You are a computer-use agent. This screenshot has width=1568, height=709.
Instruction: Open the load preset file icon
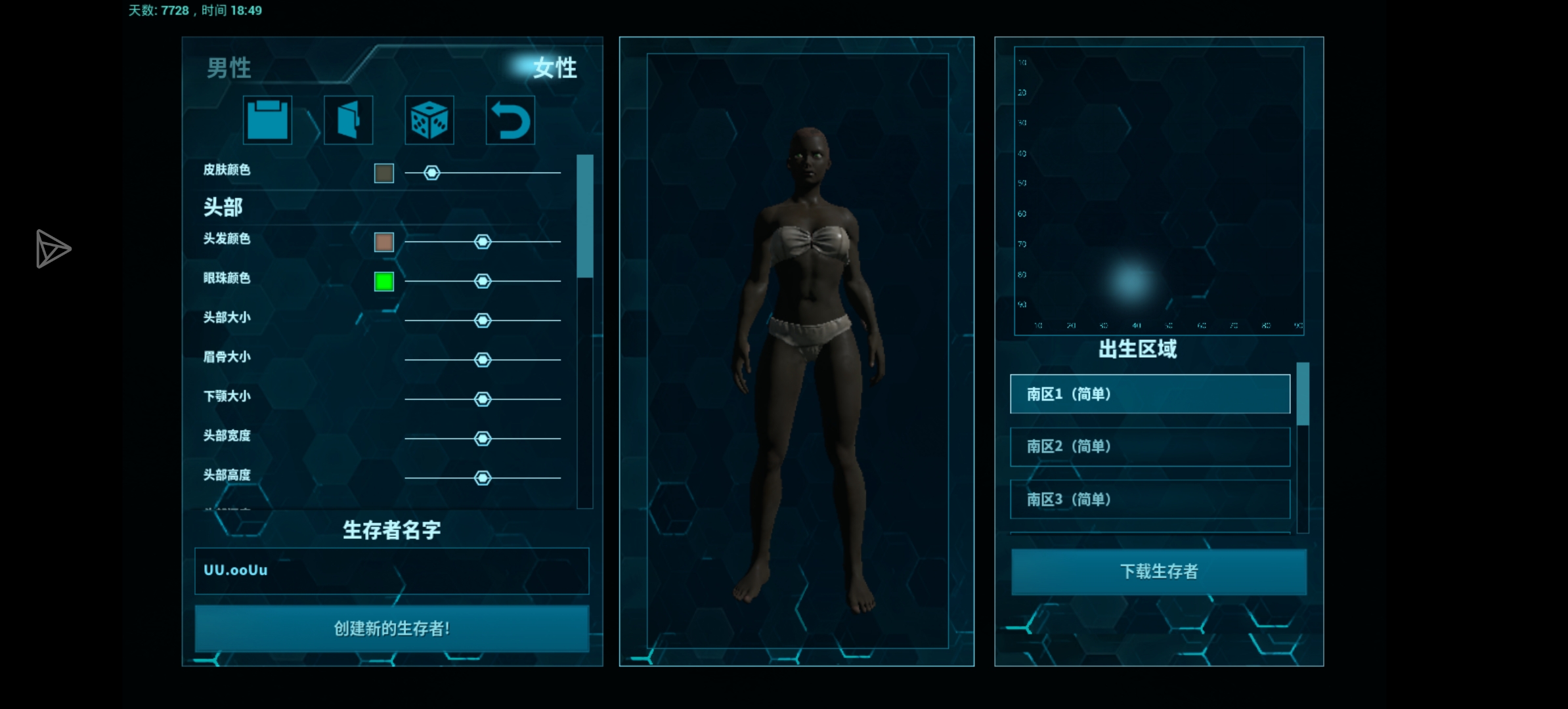click(348, 120)
